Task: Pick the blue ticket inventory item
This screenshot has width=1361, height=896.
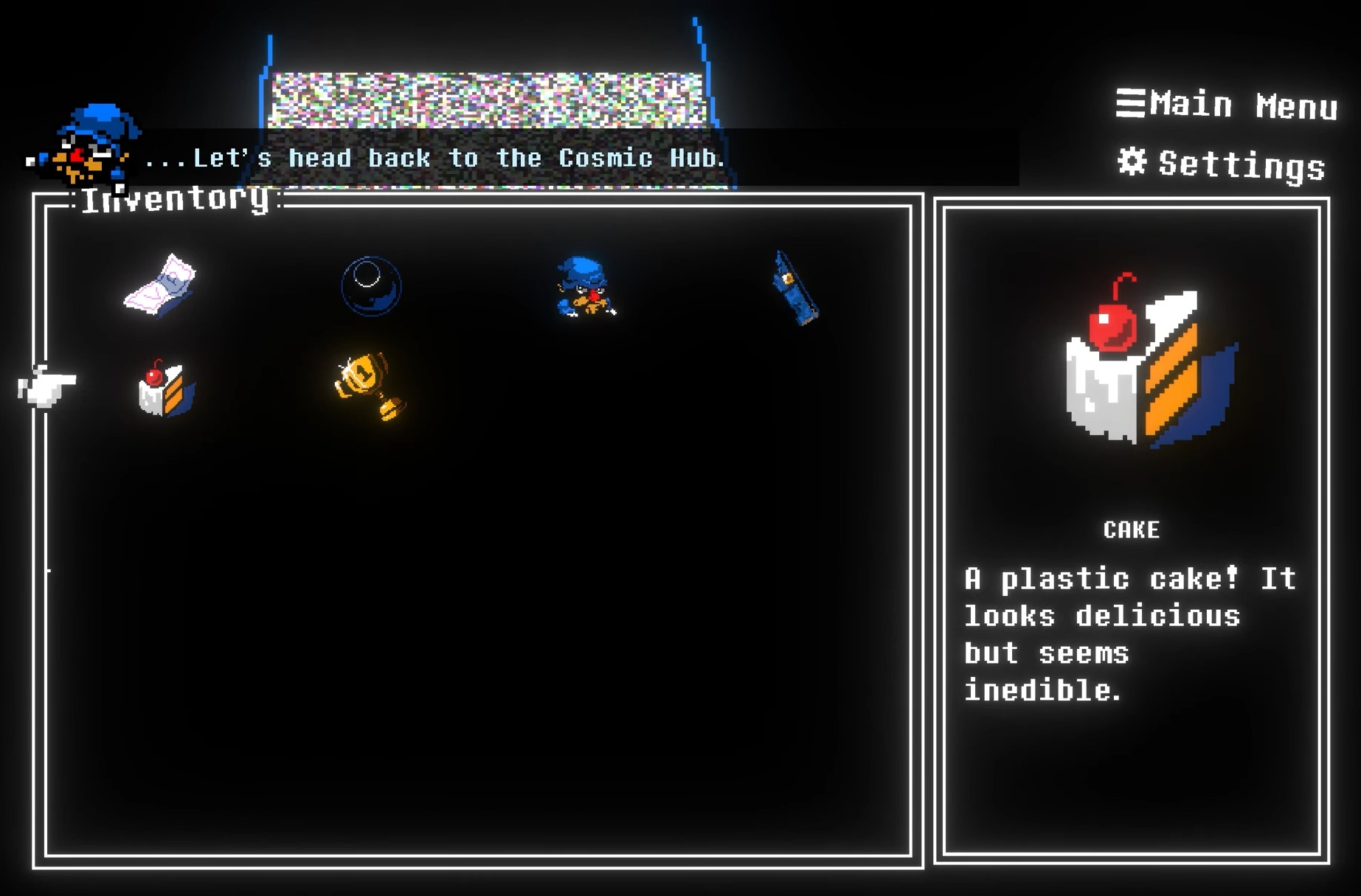Action: pyautogui.click(x=794, y=288)
